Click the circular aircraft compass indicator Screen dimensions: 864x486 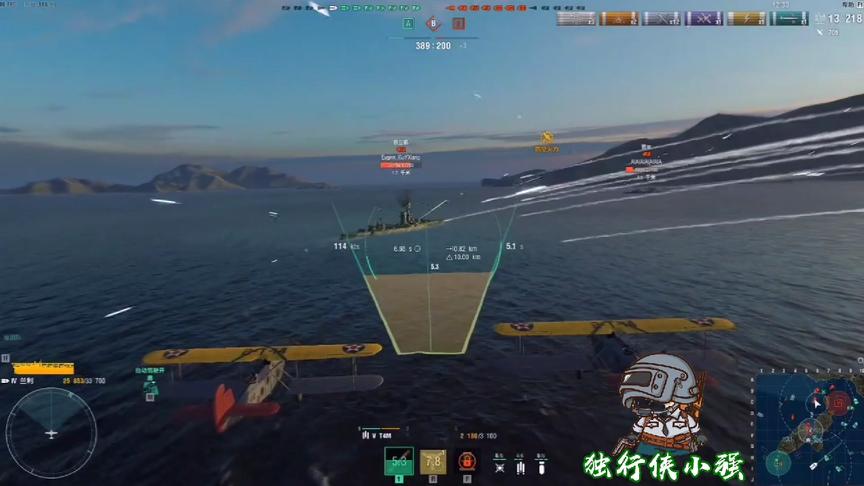51,432
